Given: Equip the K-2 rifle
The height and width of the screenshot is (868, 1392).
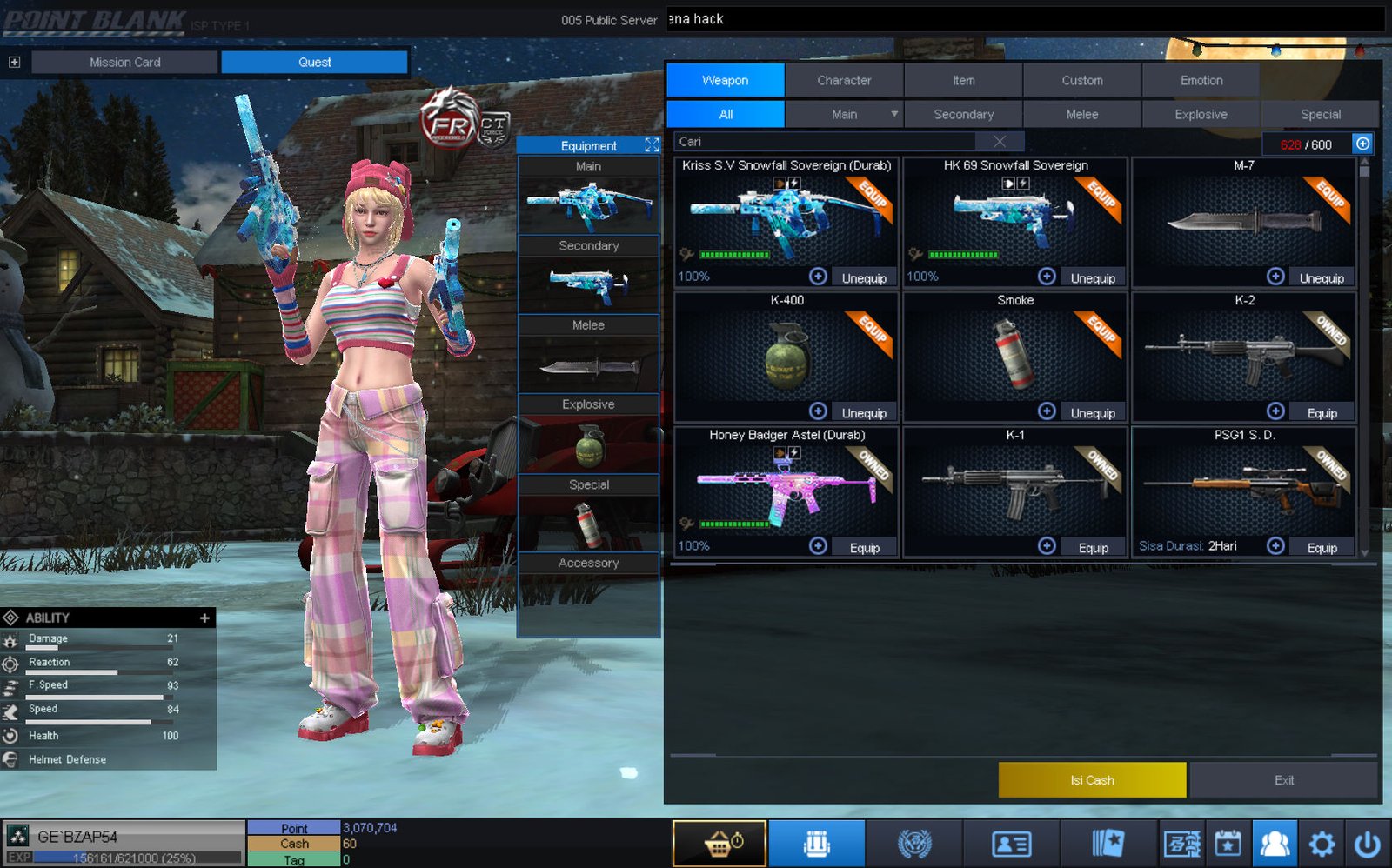Looking at the screenshot, I should (1322, 413).
